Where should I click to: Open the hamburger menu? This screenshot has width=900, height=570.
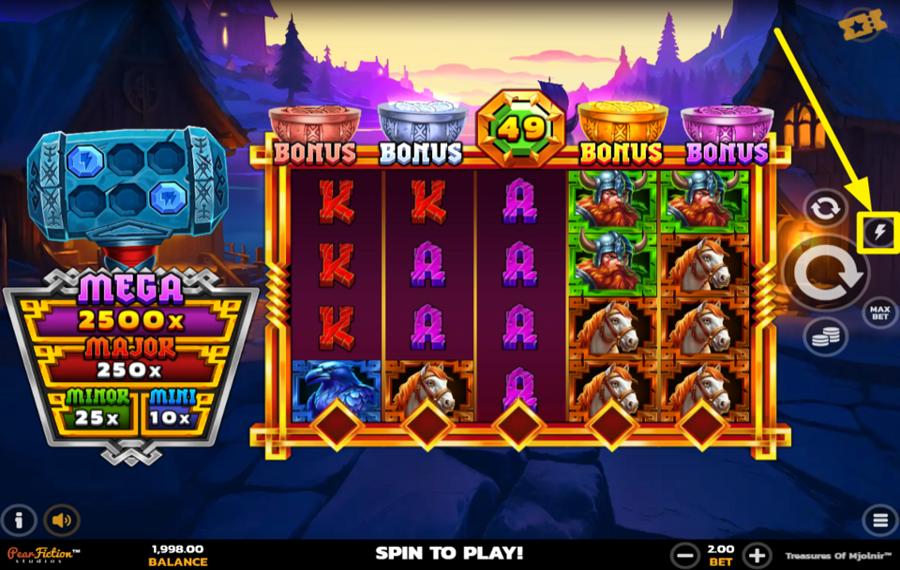click(880, 520)
